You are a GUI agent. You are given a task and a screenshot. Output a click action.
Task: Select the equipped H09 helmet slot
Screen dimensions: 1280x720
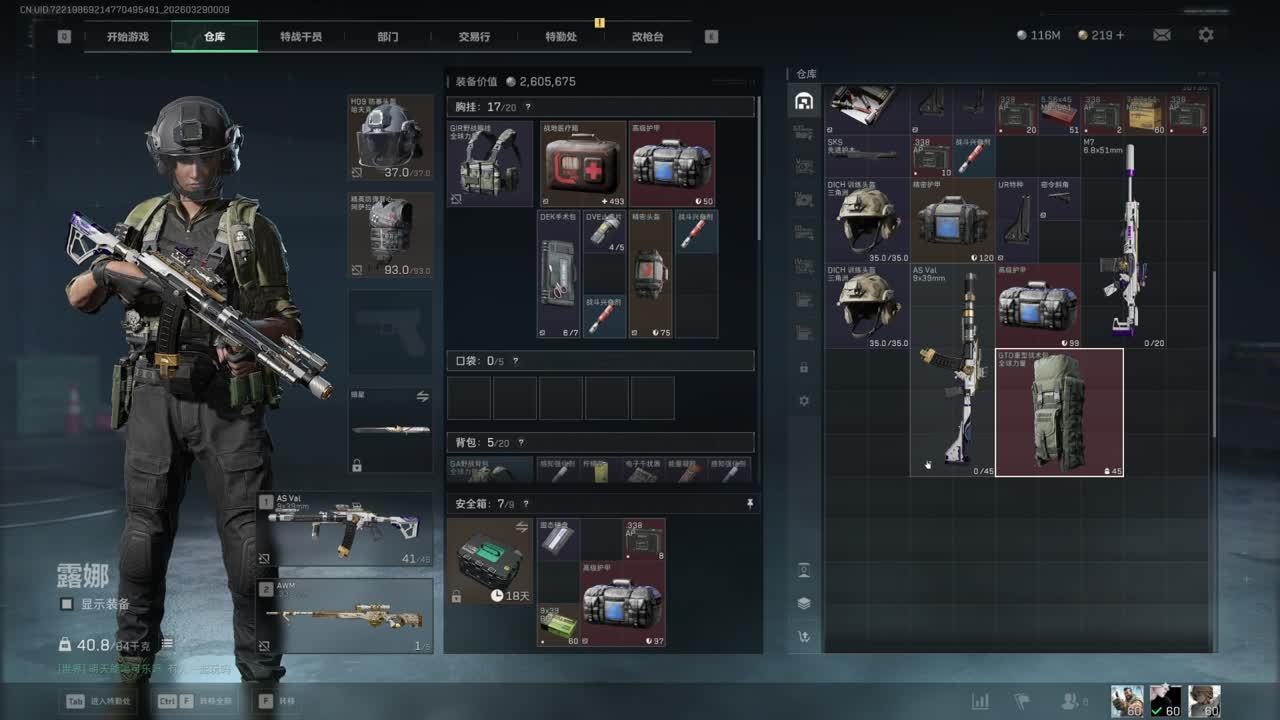(x=390, y=138)
